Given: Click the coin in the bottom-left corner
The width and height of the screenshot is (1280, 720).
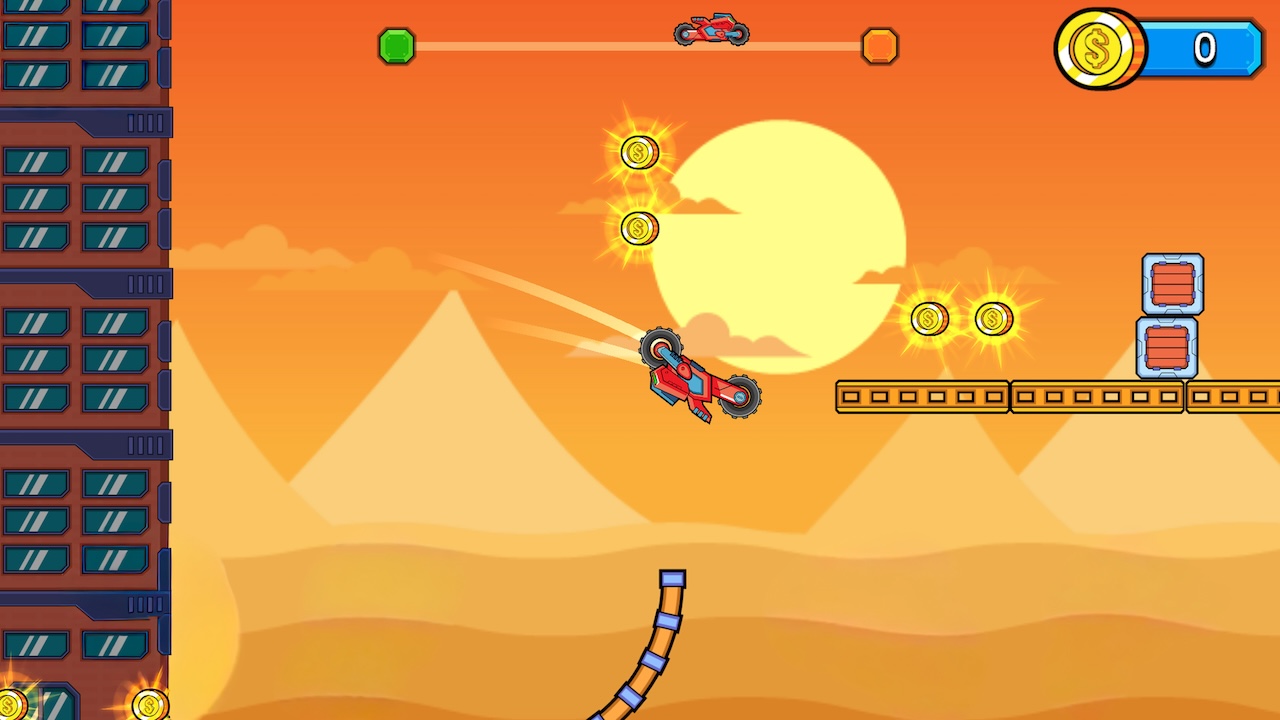Looking at the screenshot, I should (x=148, y=706).
